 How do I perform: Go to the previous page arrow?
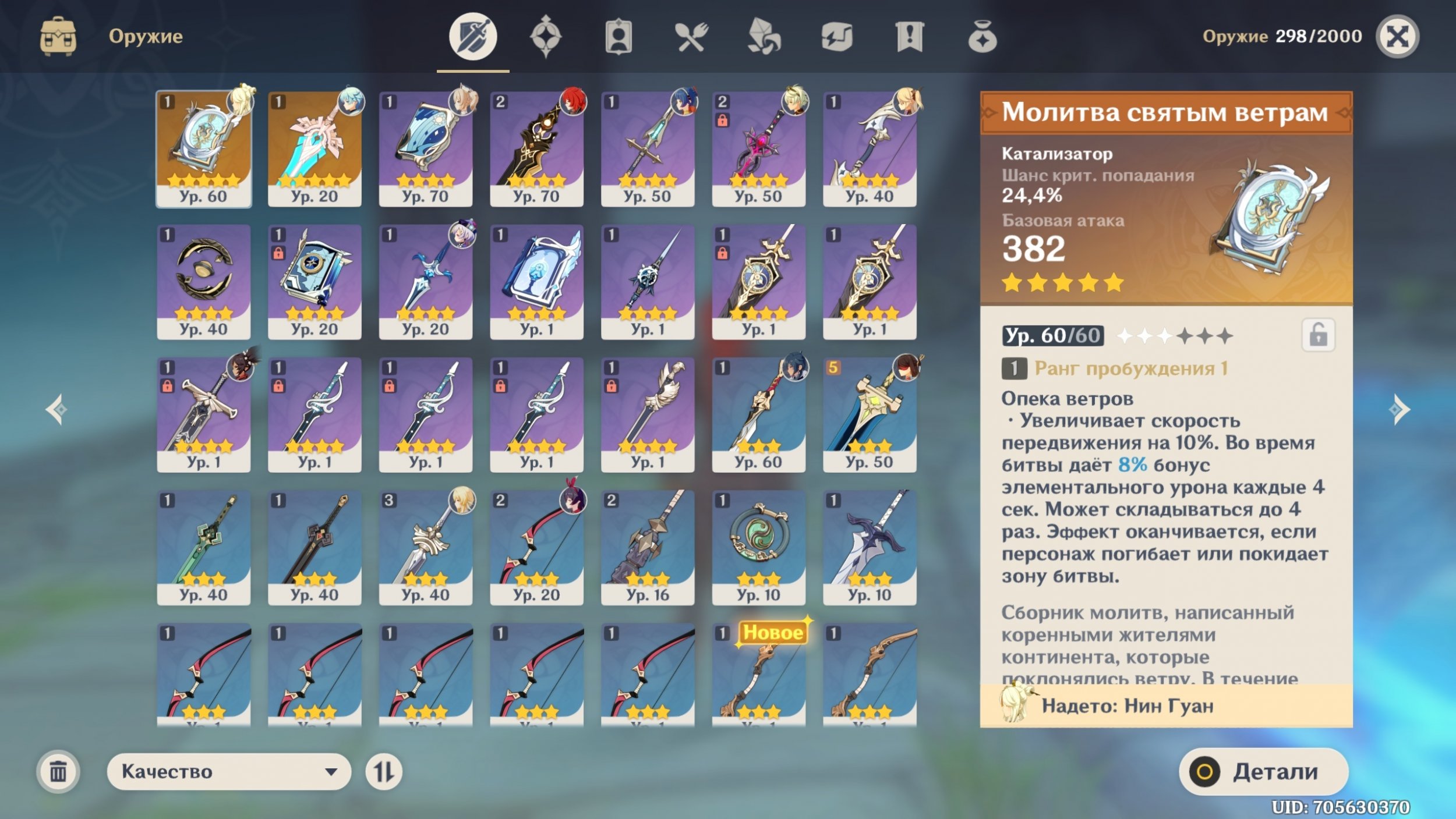(56, 410)
